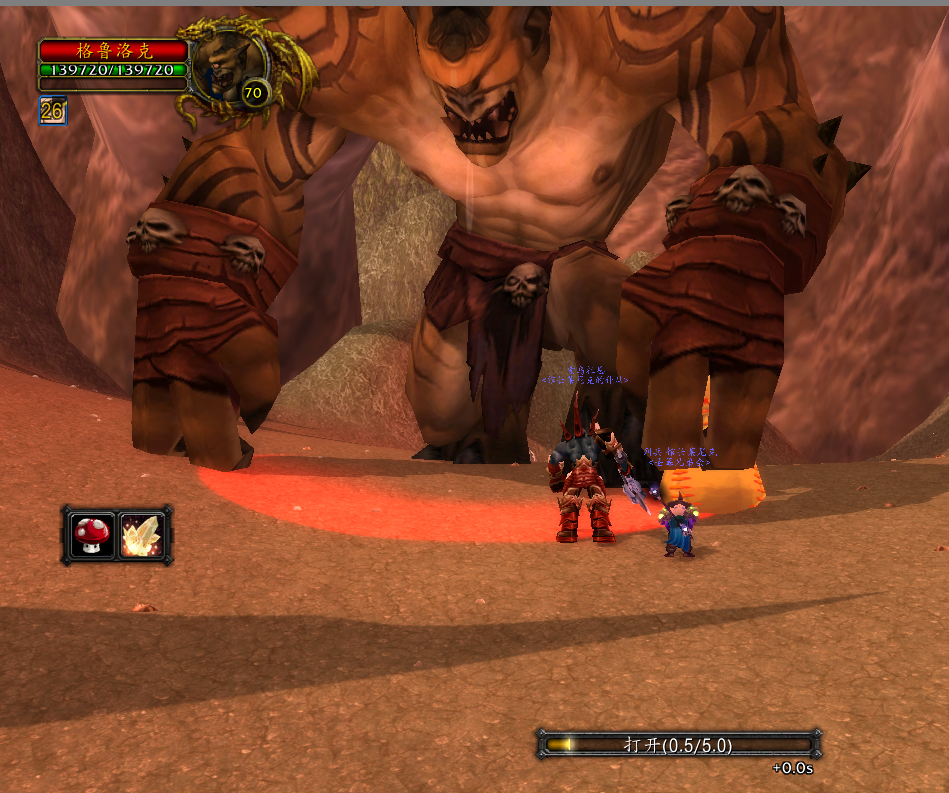Select the 格鲁洛克 target name plate
The height and width of the screenshot is (793, 949).
click(x=114, y=51)
